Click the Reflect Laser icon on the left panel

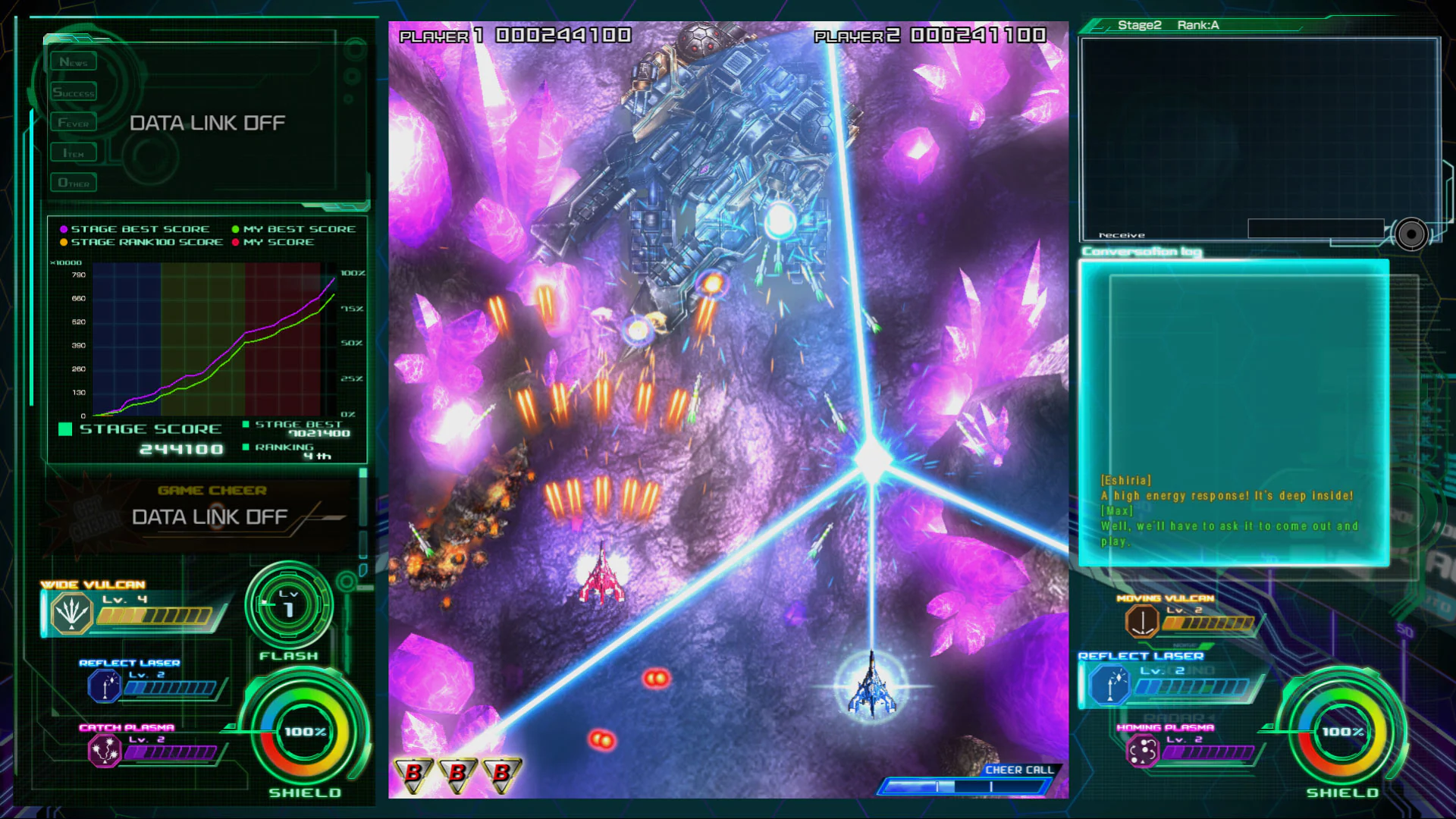coord(106,685)
